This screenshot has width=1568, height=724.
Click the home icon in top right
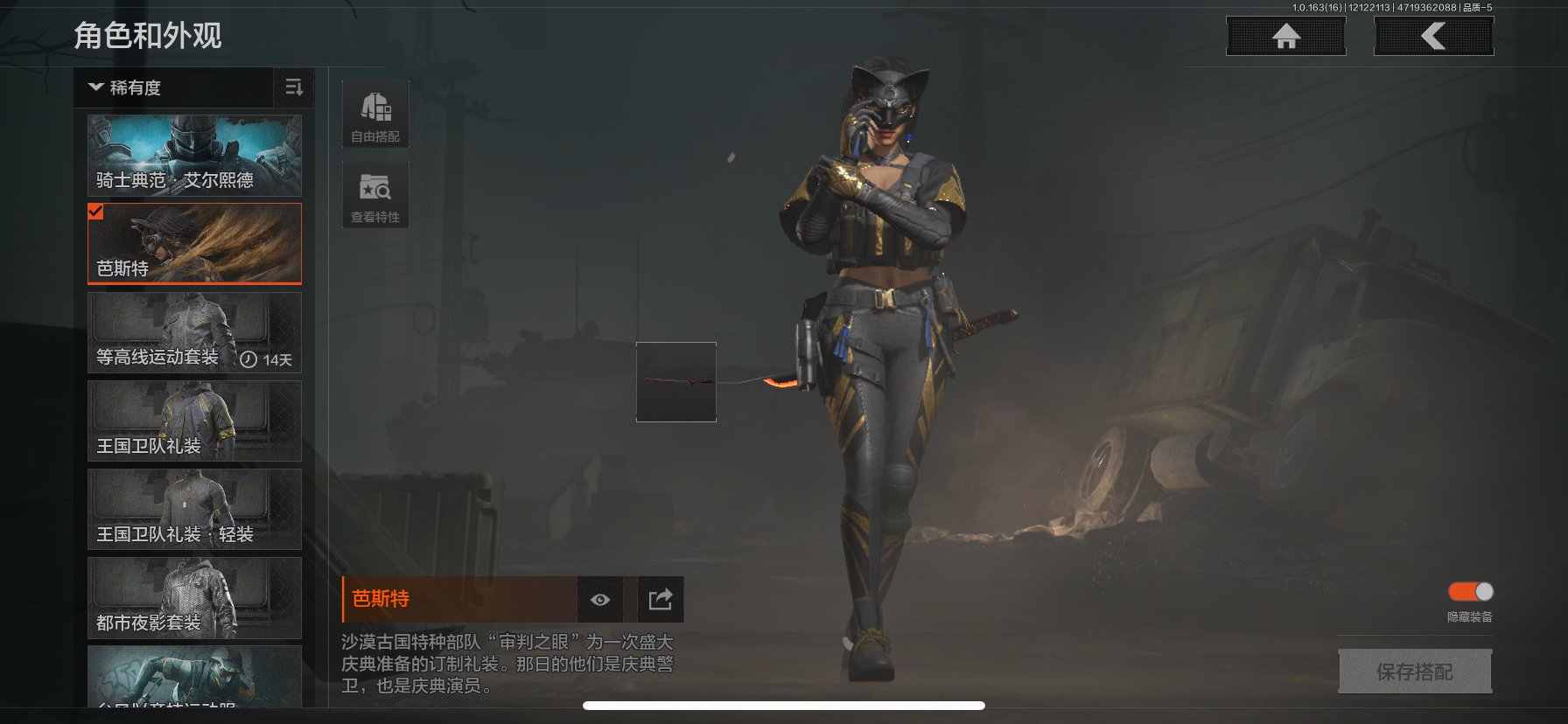(1285, 36)
